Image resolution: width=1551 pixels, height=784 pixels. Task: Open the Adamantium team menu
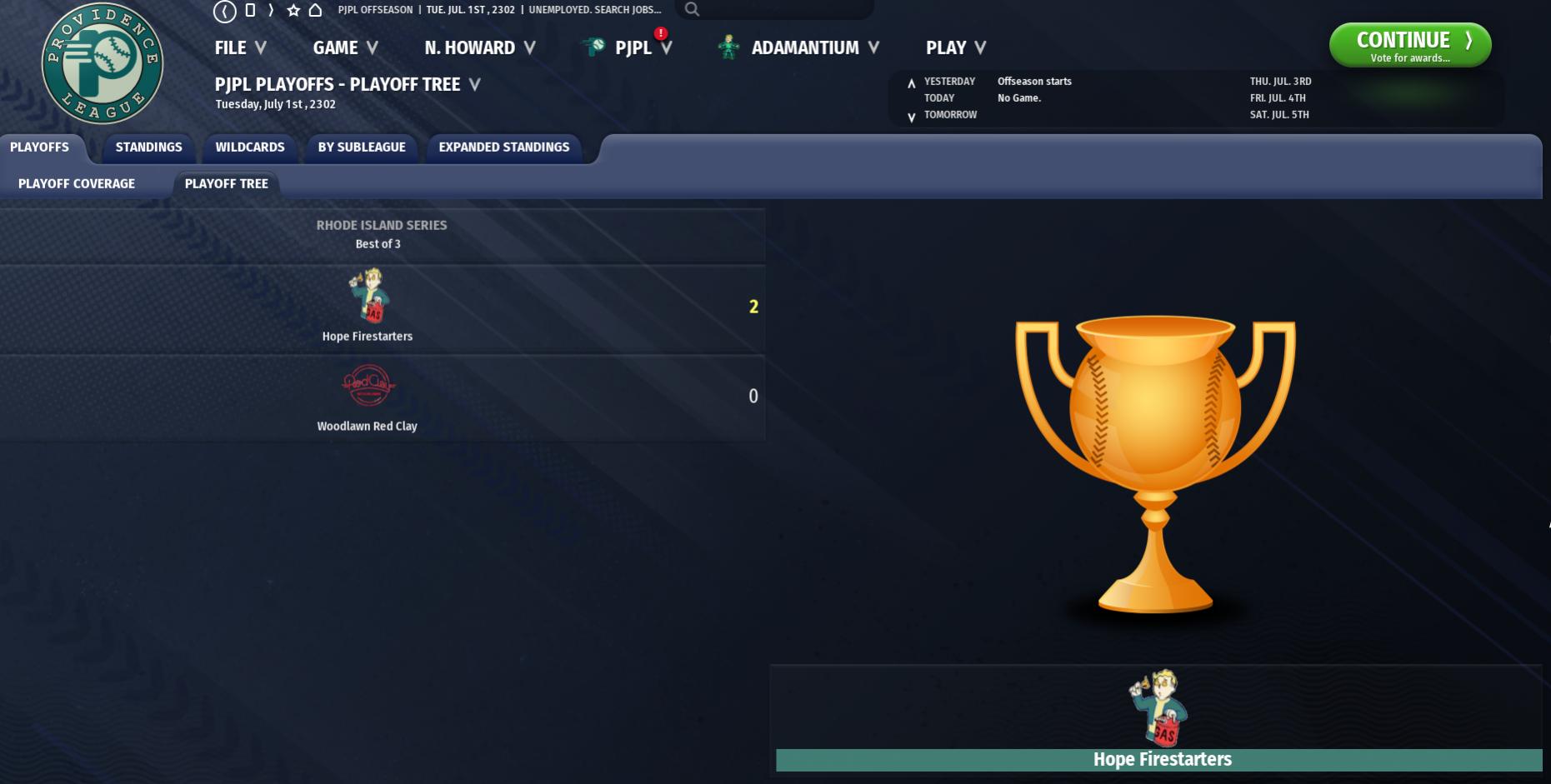click(804, 48)
